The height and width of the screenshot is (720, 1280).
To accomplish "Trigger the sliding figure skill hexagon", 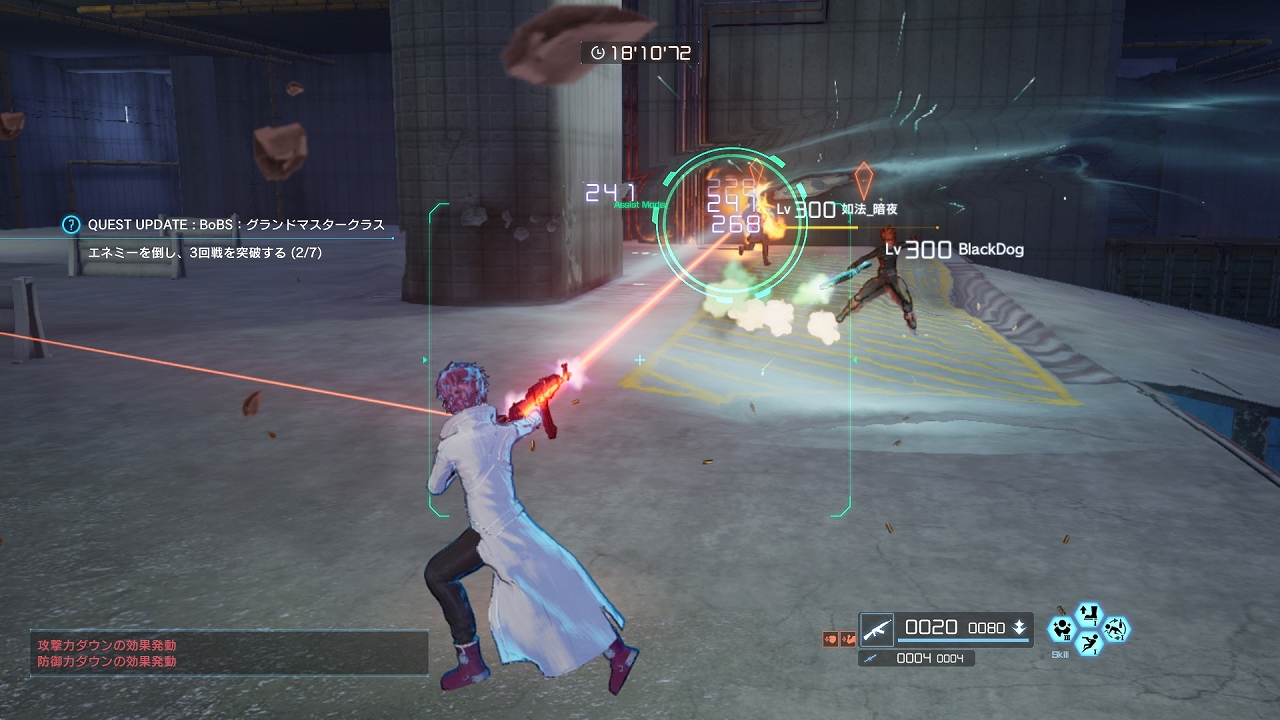I will [1088, 645].
